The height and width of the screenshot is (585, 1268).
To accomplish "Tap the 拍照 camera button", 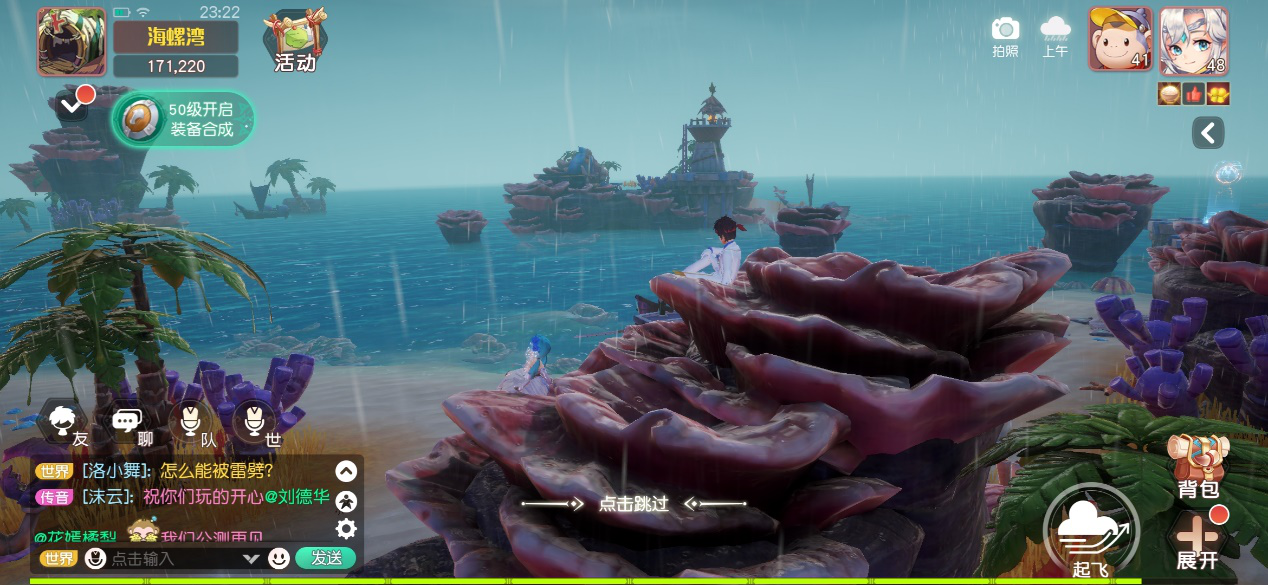I will click(x=1005, y=36).
